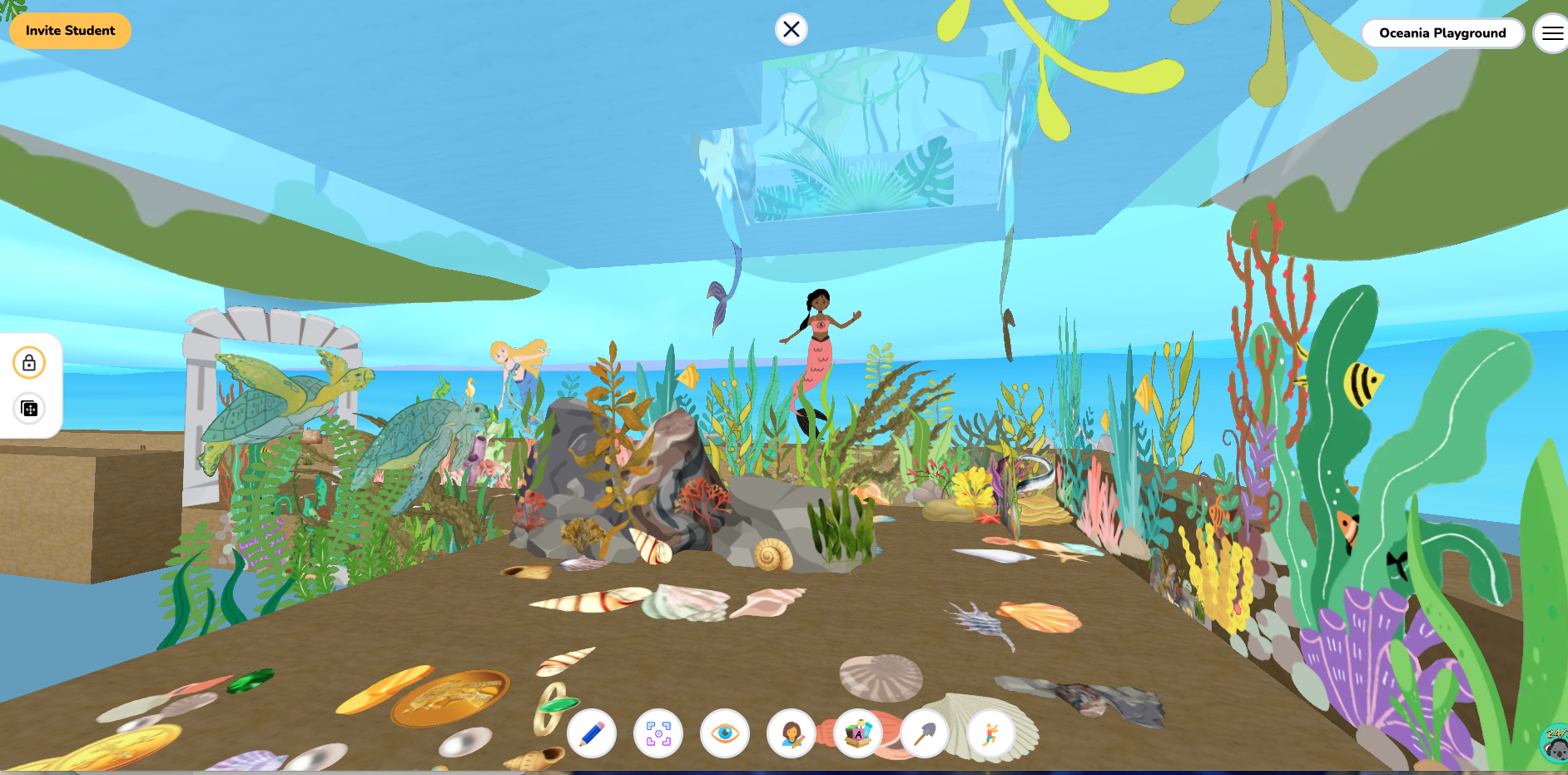Click the Invite Student button
Viewport: 1568px width, 775px height.
pyautogui.click(x=70, y=30)
